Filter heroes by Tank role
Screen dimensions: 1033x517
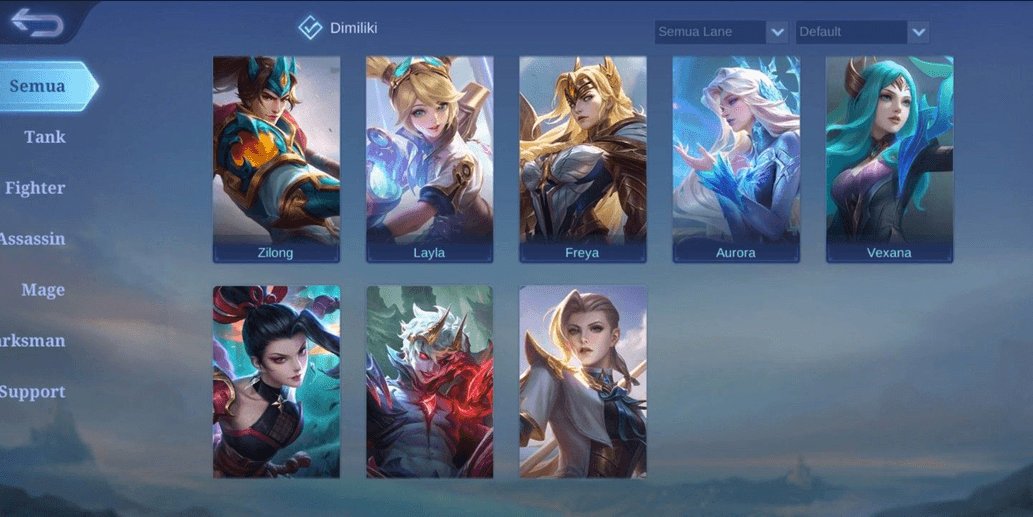pos(44,137)
